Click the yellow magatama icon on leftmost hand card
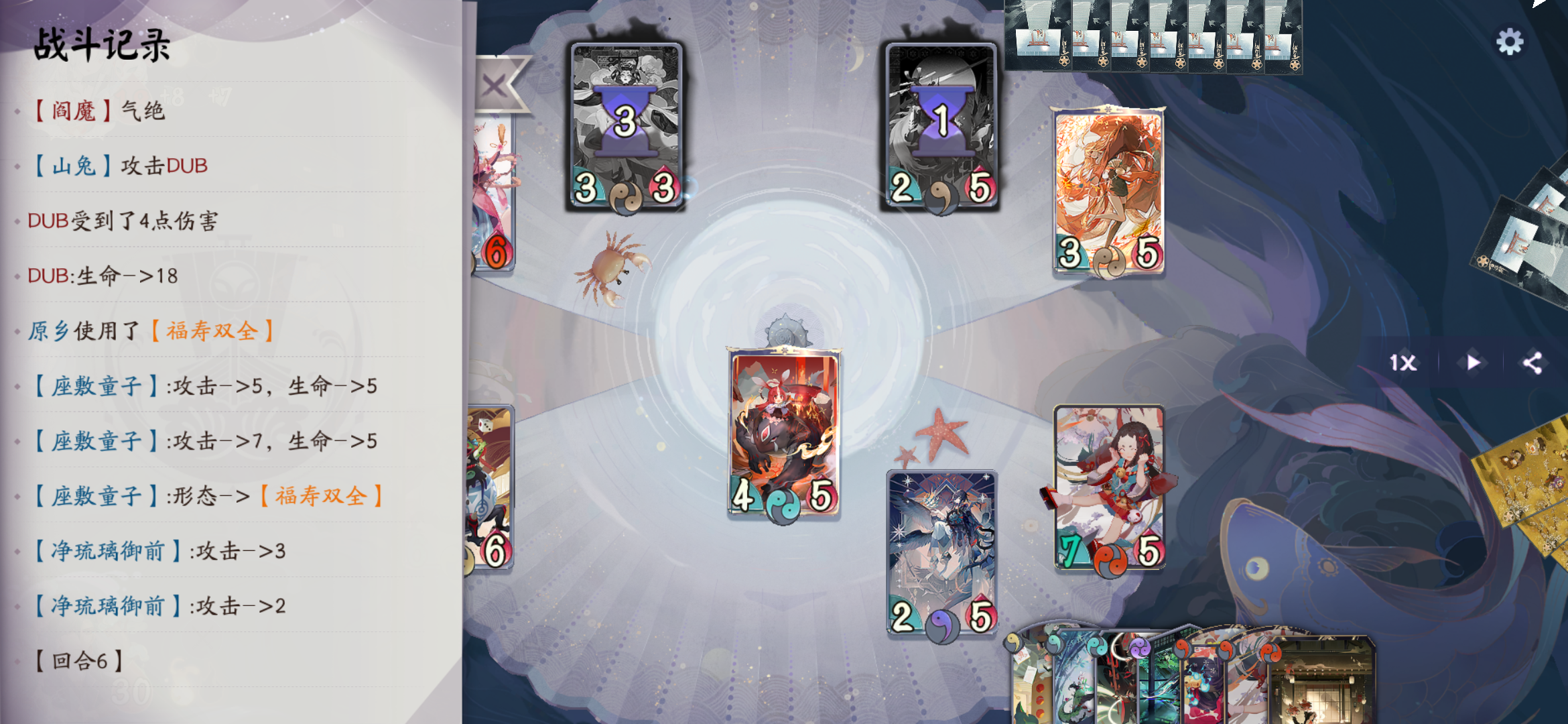1568x724 pixels. click(1012, 644)
